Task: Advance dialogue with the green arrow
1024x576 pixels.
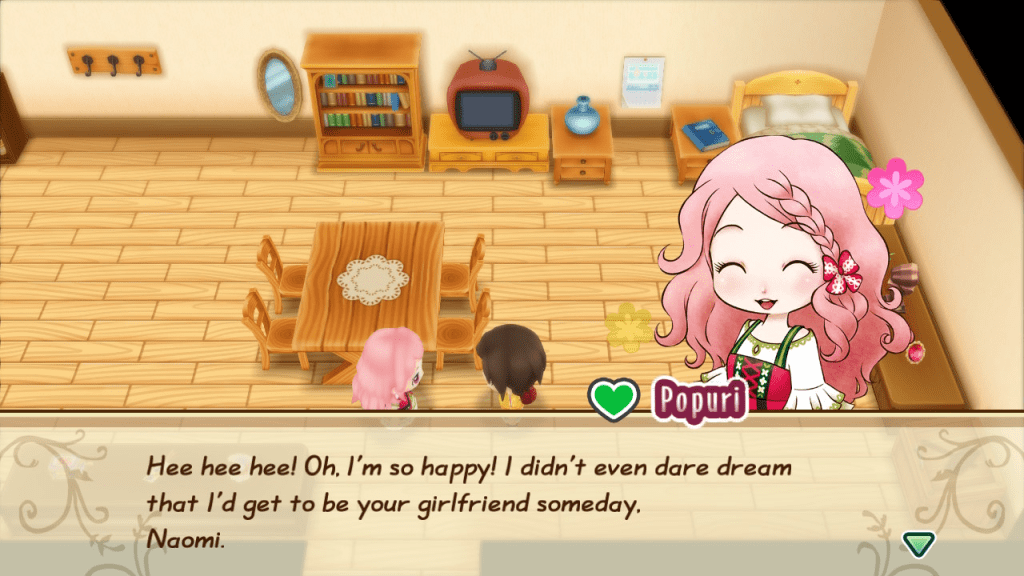Action: 917,543
